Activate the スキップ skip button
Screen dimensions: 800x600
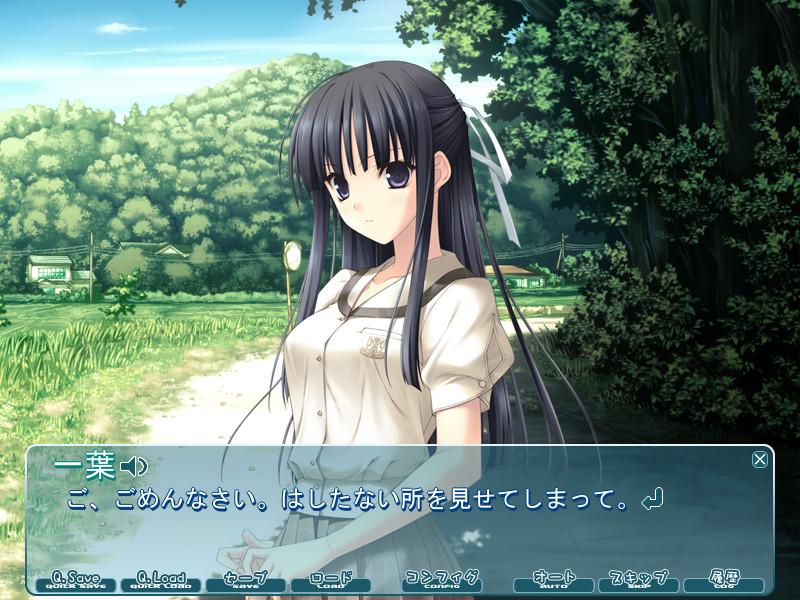[638, 581]
